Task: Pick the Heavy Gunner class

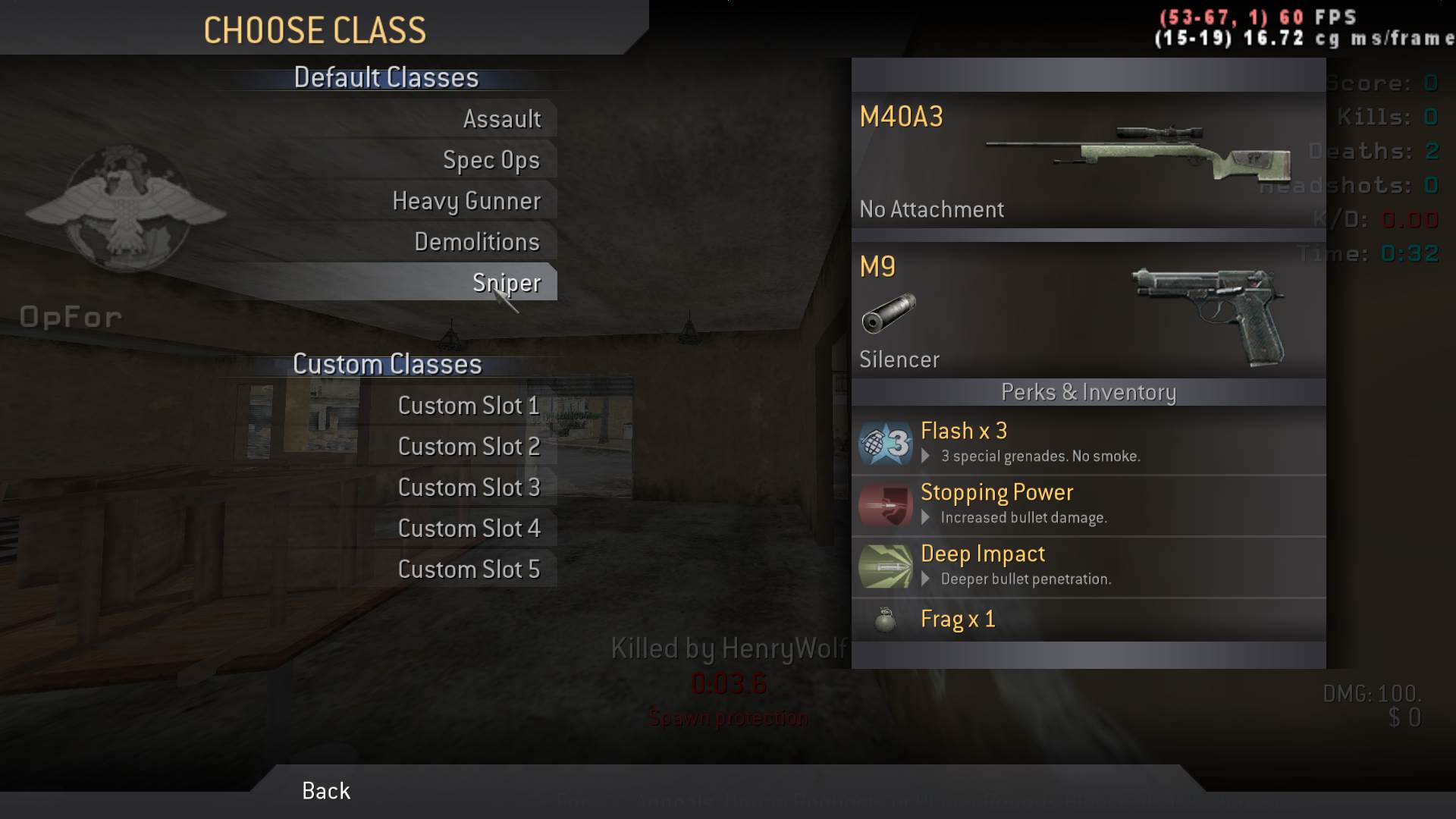Action: (466, 201)
